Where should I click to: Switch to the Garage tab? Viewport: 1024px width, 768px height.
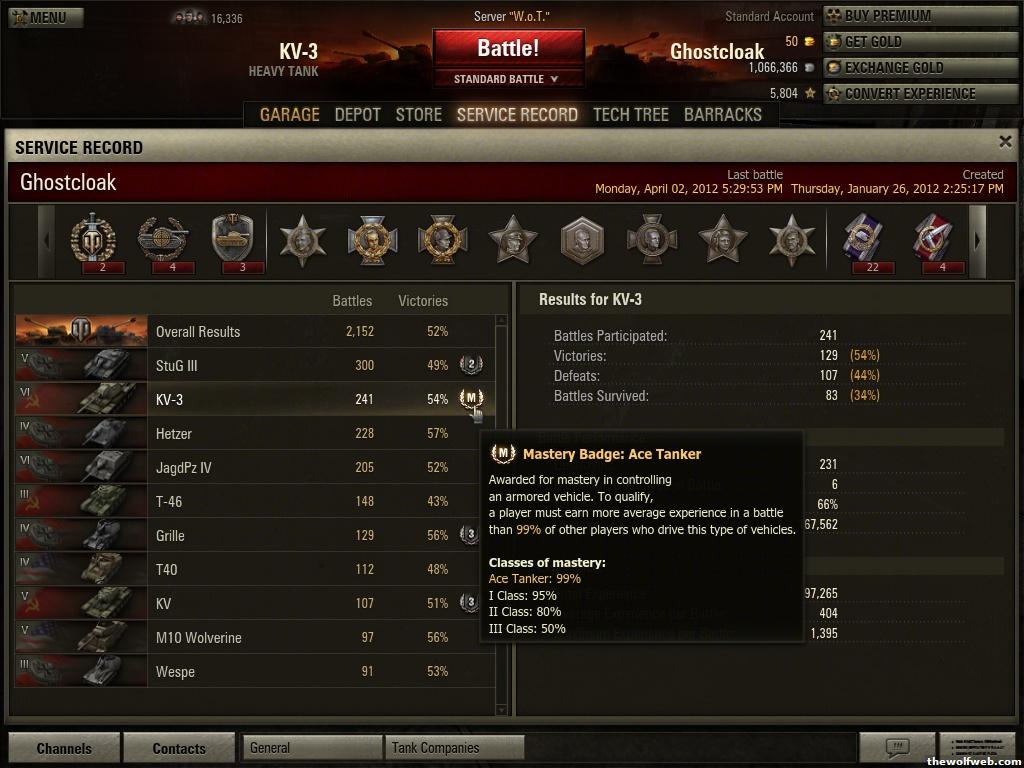tap(290, 114)
